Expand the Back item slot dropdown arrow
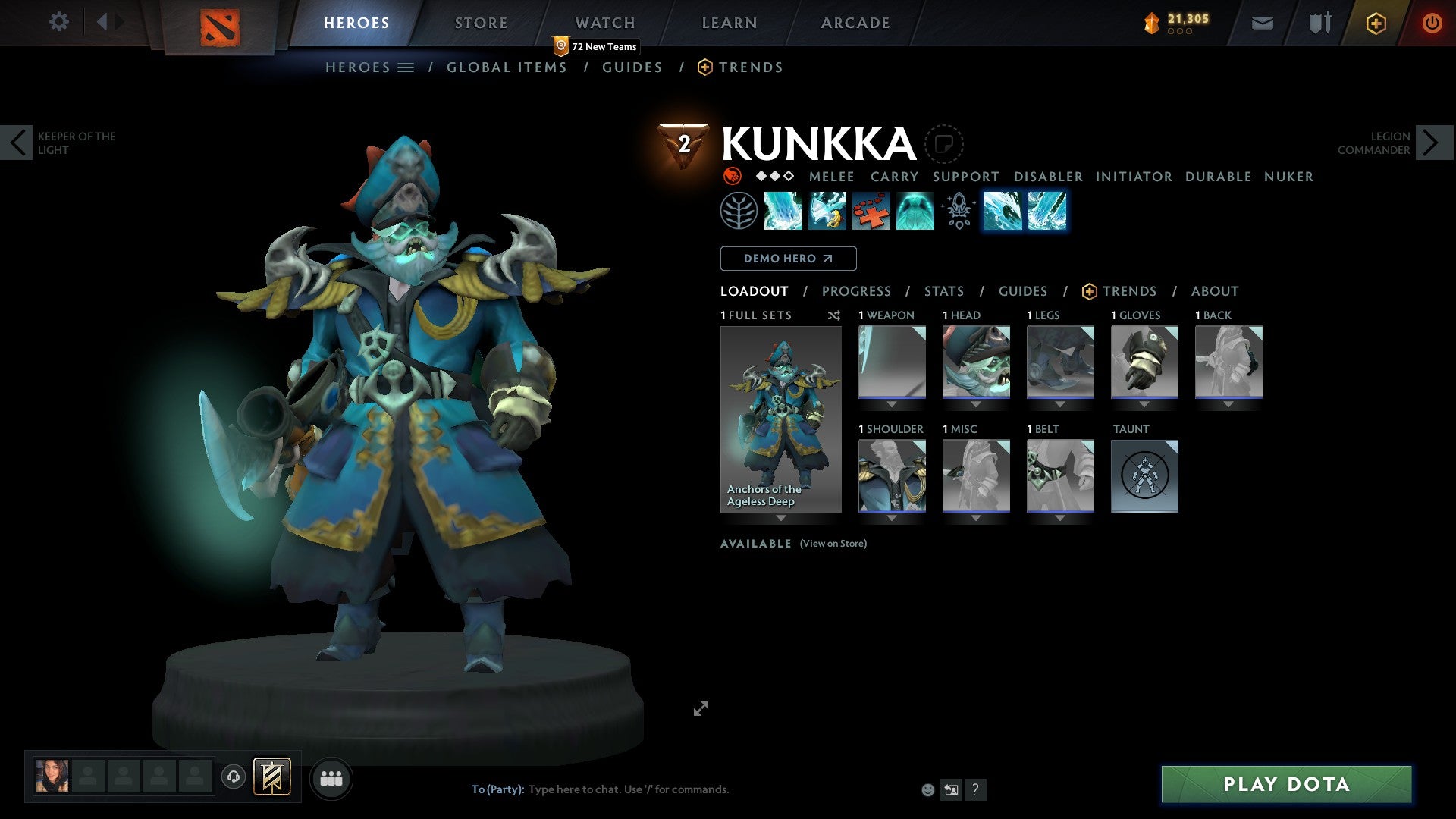The image size is (1456, 819). (x=1228, y=403)
